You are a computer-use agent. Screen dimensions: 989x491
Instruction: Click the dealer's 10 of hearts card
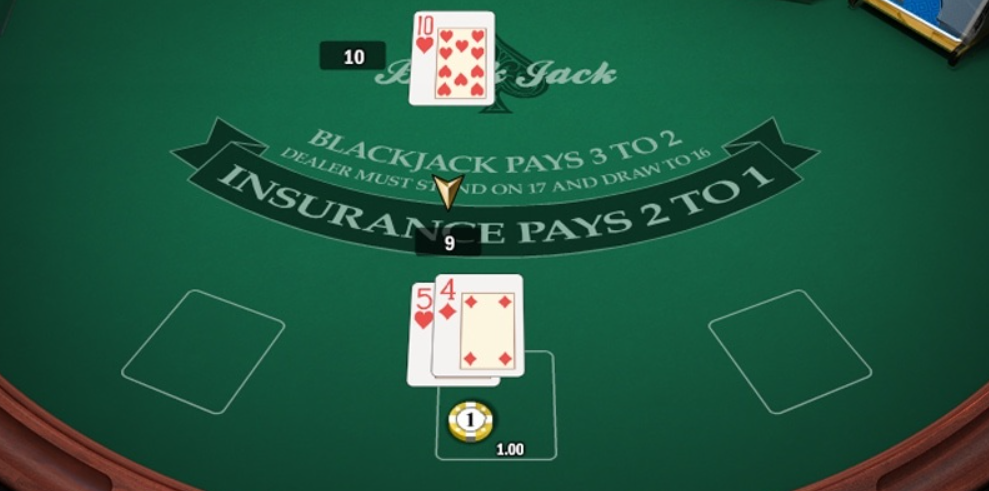[452, 58]
